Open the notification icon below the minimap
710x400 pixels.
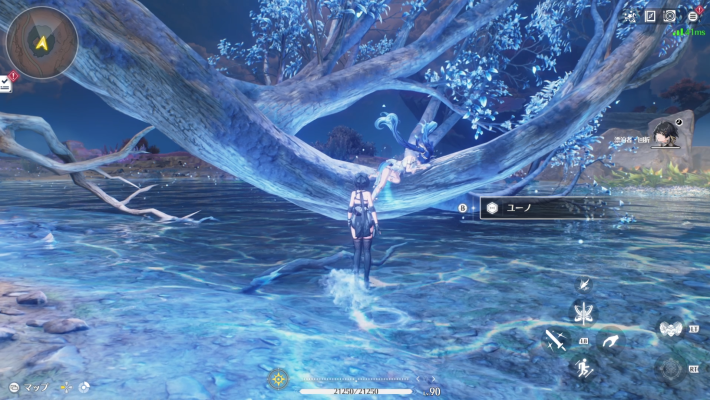(6, 83)
